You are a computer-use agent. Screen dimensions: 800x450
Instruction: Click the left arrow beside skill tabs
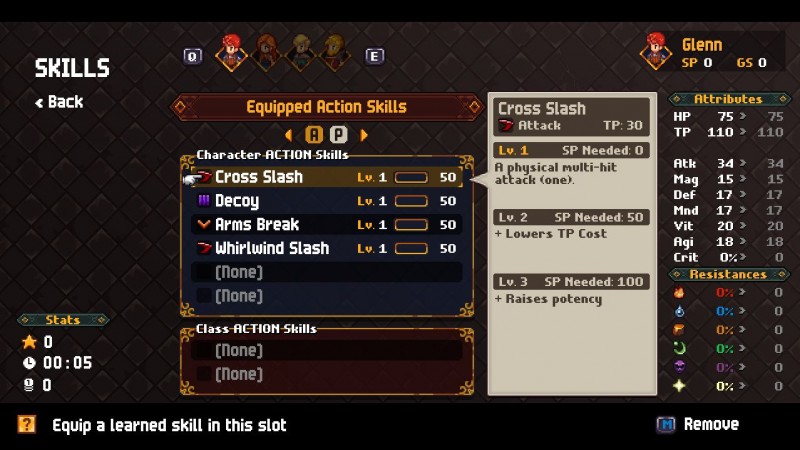(x=289, y=134)
